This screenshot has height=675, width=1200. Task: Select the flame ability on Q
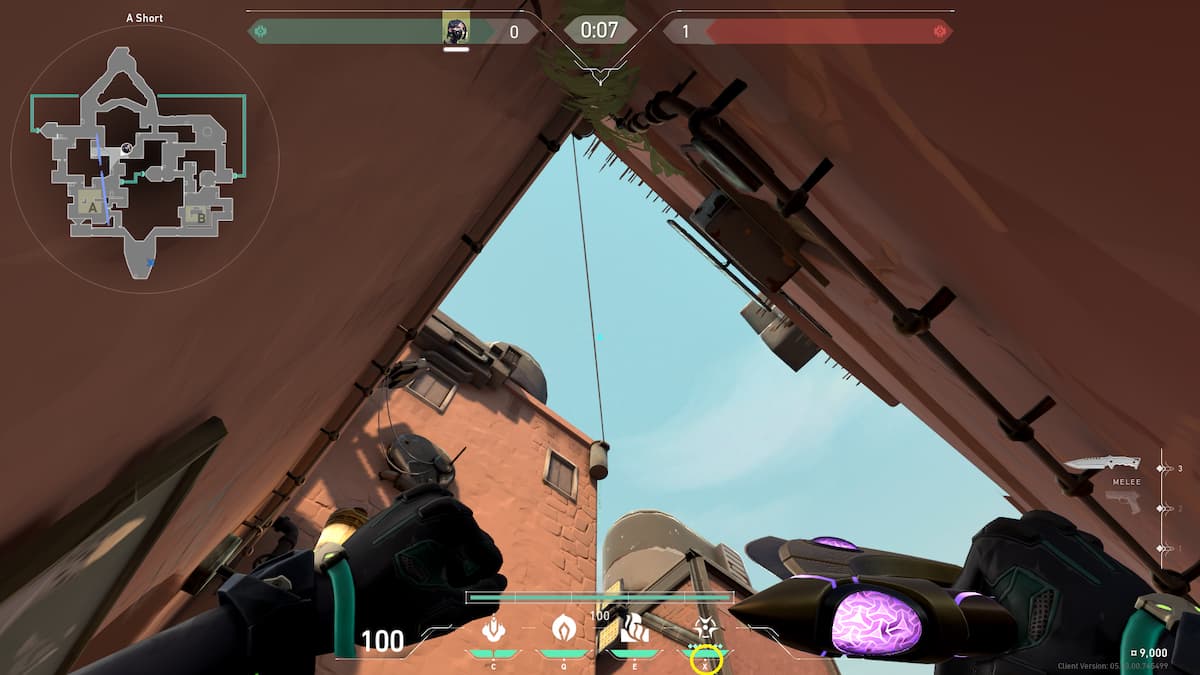564,628
